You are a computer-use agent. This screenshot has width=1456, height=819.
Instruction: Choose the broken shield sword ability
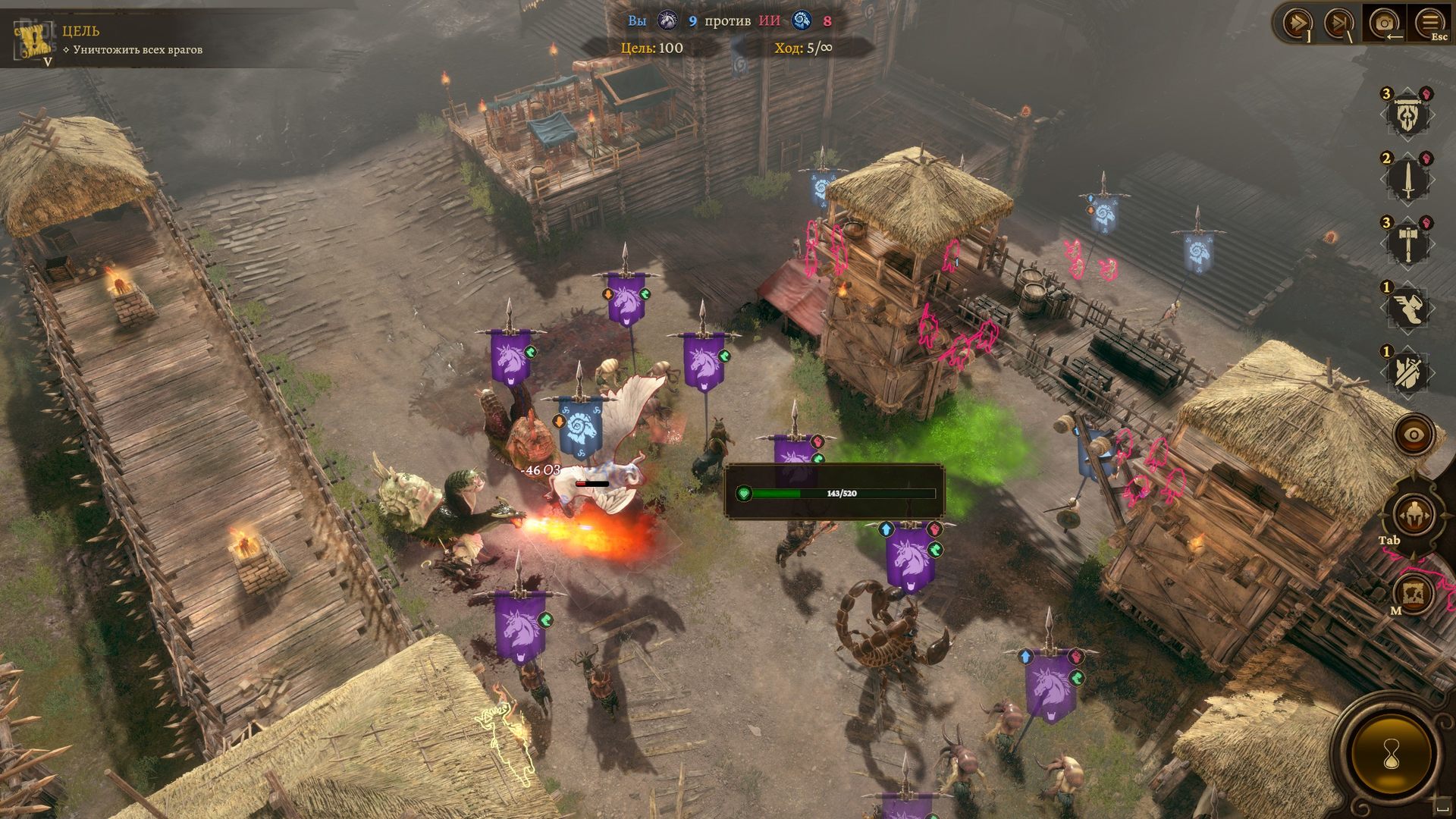coord(1407,372)
